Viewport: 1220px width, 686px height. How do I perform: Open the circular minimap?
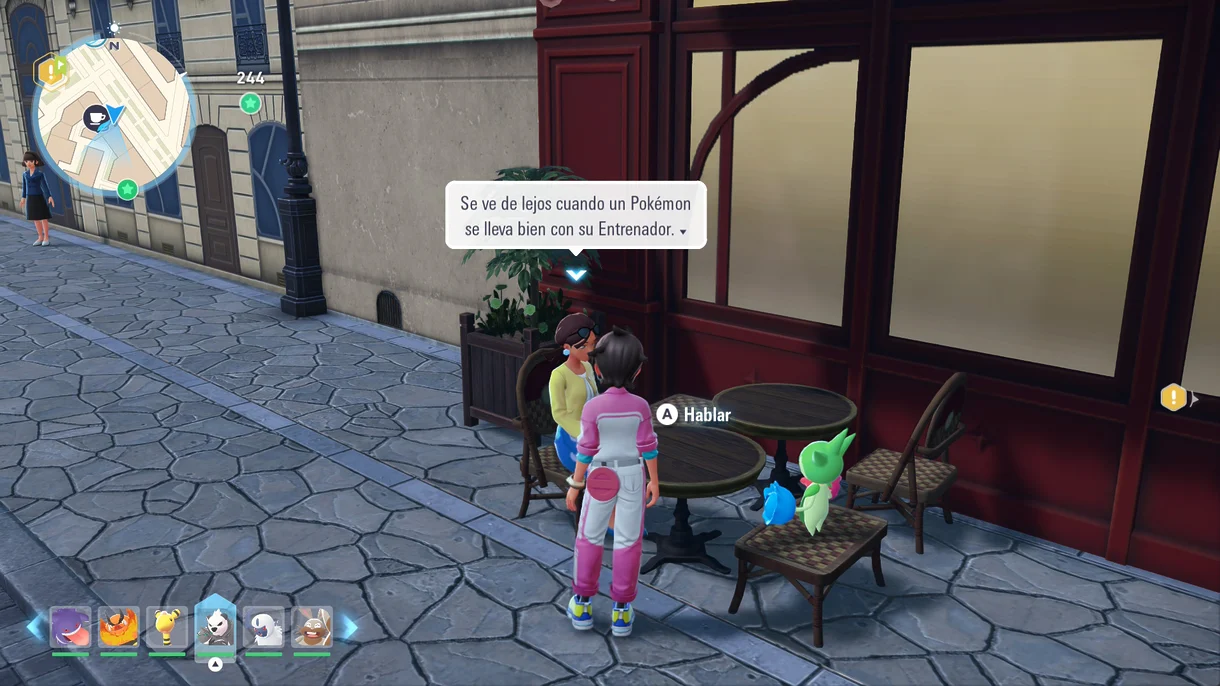click(x=113, y=115)
